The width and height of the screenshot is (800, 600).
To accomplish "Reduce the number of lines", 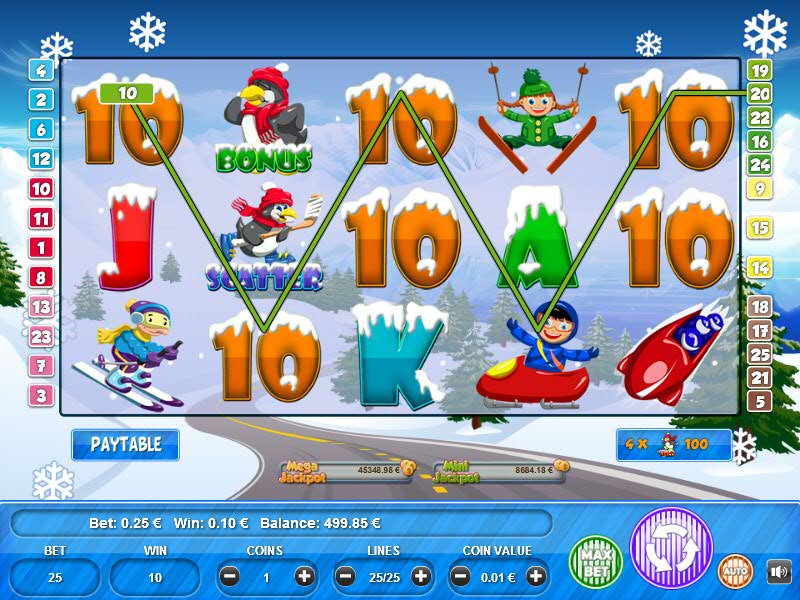I will 346,576.
